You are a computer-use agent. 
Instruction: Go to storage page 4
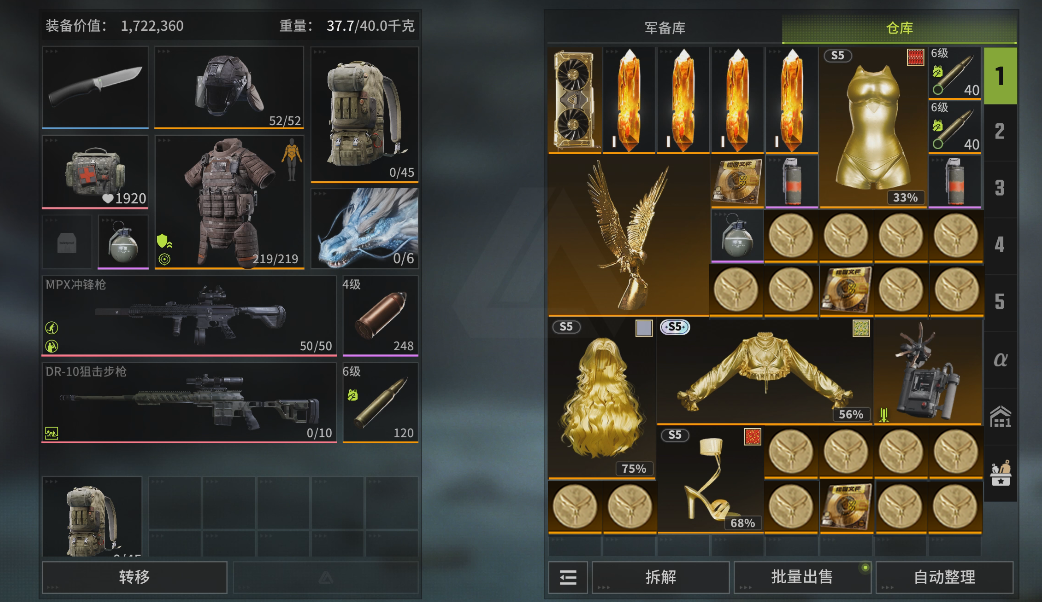(x=999, y=245)
